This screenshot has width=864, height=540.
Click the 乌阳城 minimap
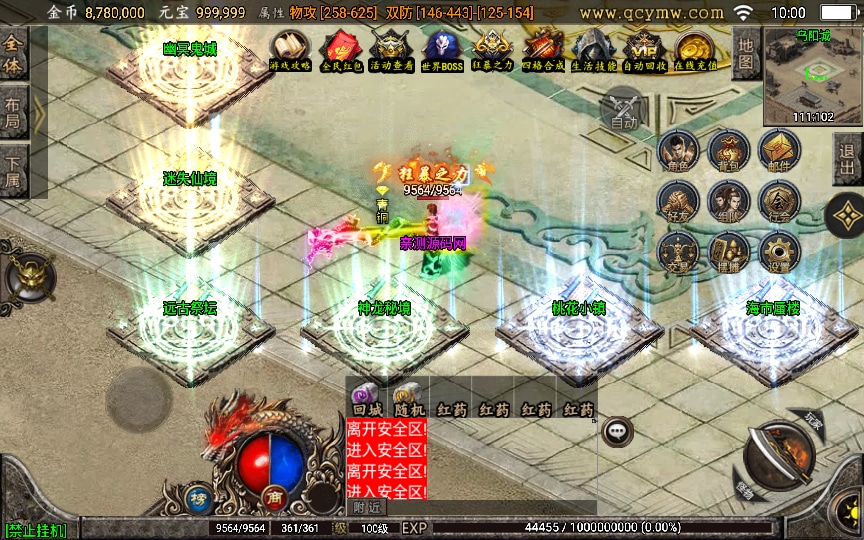pos(812,75)
